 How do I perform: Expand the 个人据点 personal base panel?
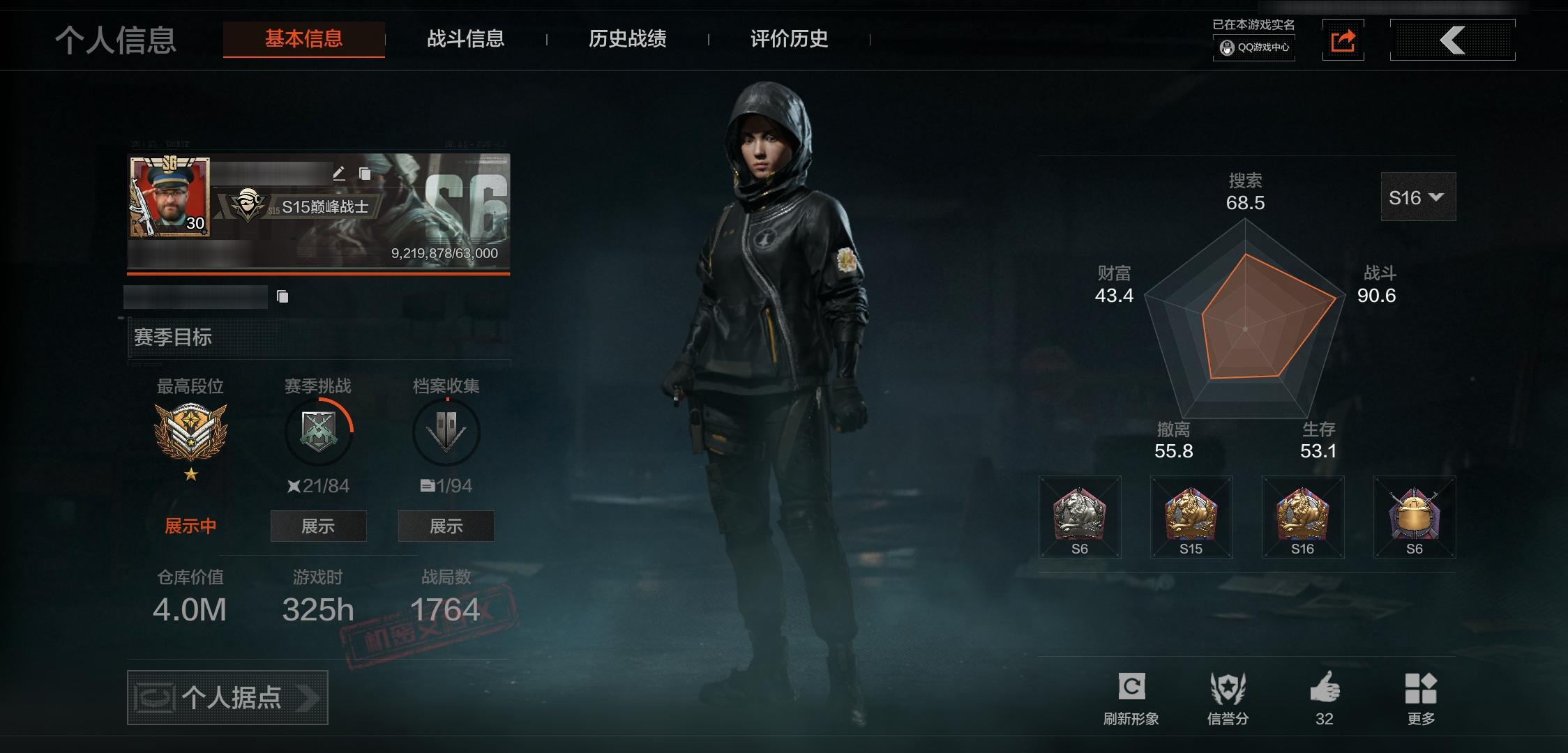click(x=227, y=697)
